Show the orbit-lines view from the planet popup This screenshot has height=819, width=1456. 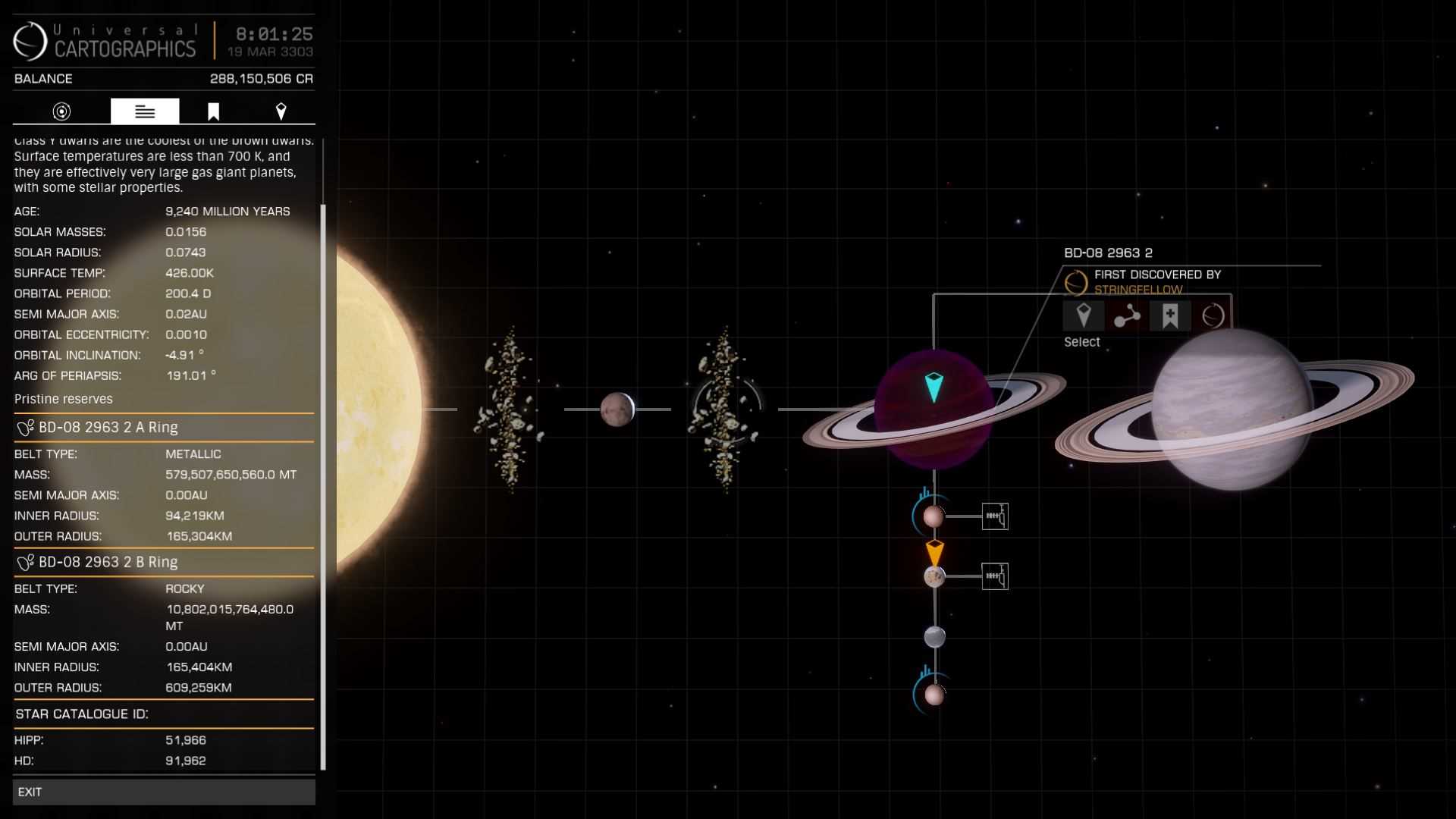[x=1127, y=315]
